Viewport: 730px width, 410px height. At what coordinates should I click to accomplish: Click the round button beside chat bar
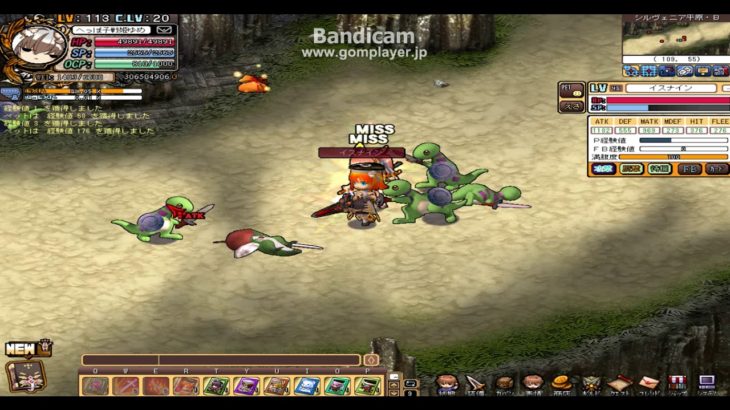371,360
